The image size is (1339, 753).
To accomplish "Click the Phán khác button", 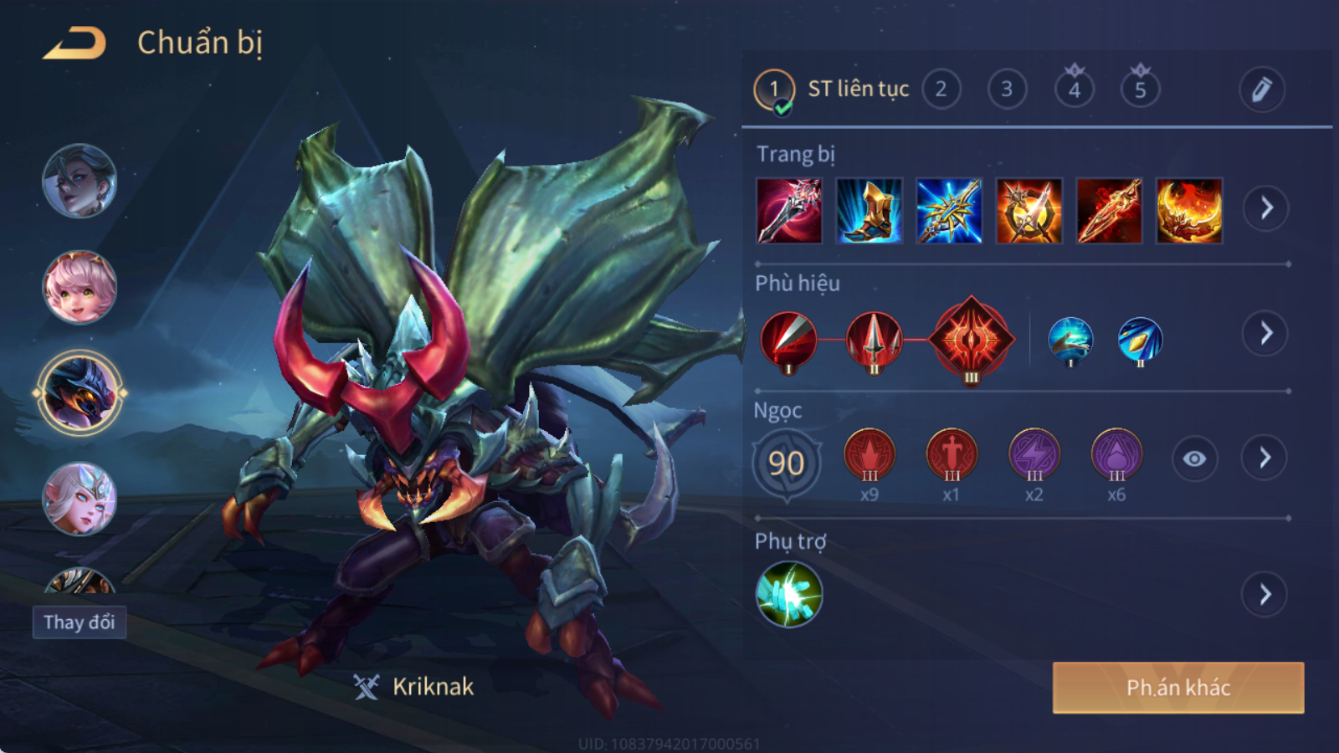I will tap(1178, 688).
